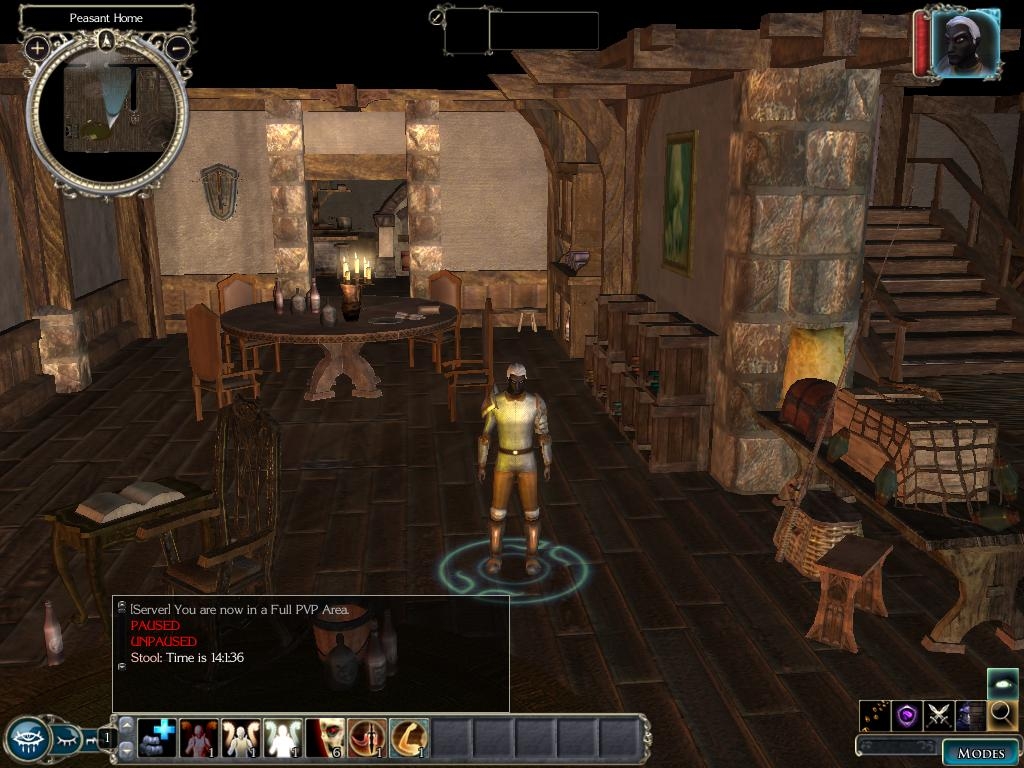Zoom out the minimap with minus button
Screen dimensions: 1024x768
click(178, 47)
